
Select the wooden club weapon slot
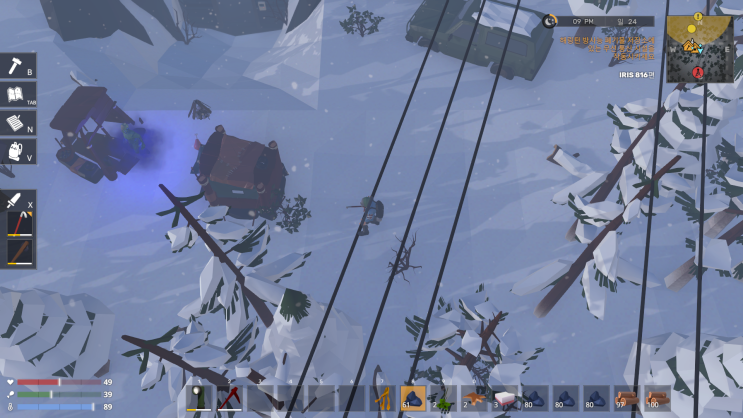[18, 252]
